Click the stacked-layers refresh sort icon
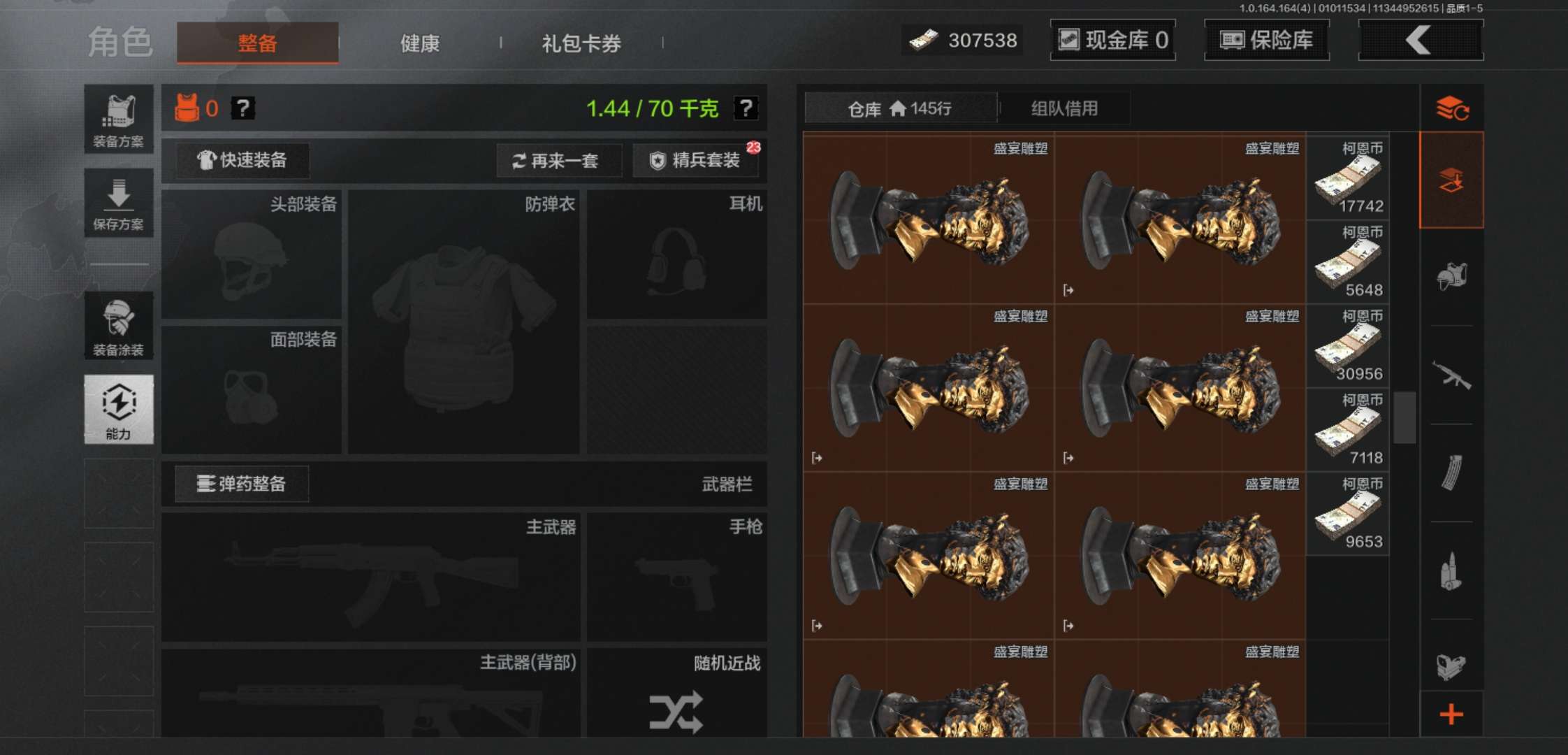1568x755 pixels. tap(1452, 109)
